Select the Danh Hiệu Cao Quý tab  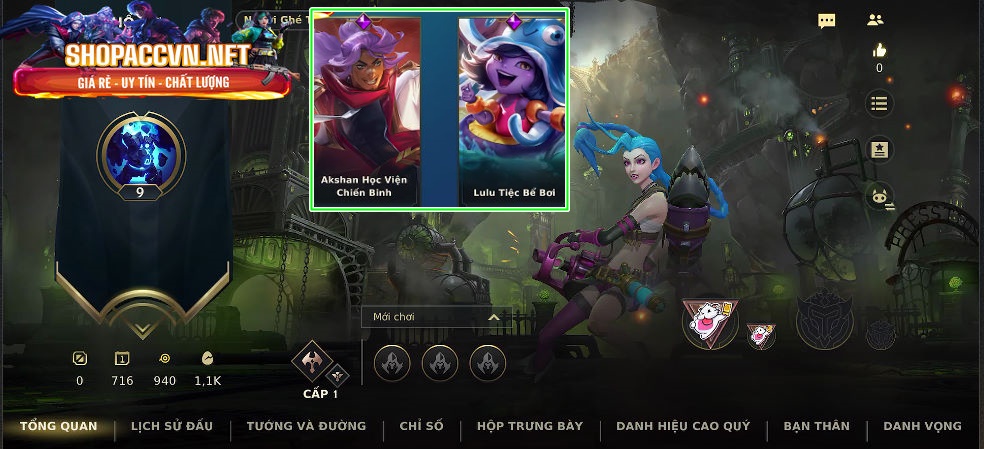pos(683,426)
